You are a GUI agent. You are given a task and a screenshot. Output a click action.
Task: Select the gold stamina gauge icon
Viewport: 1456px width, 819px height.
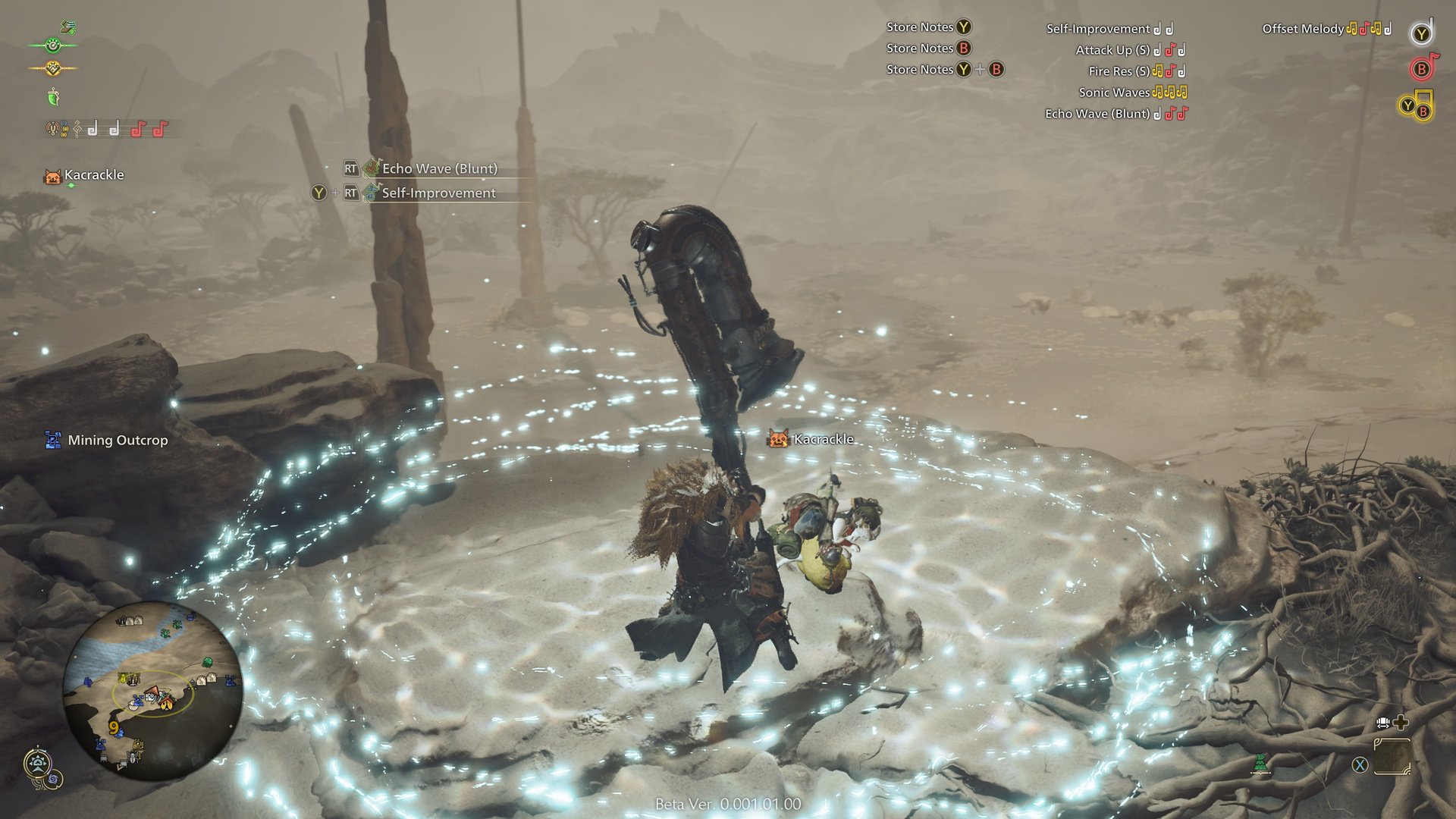coord(52,68)
